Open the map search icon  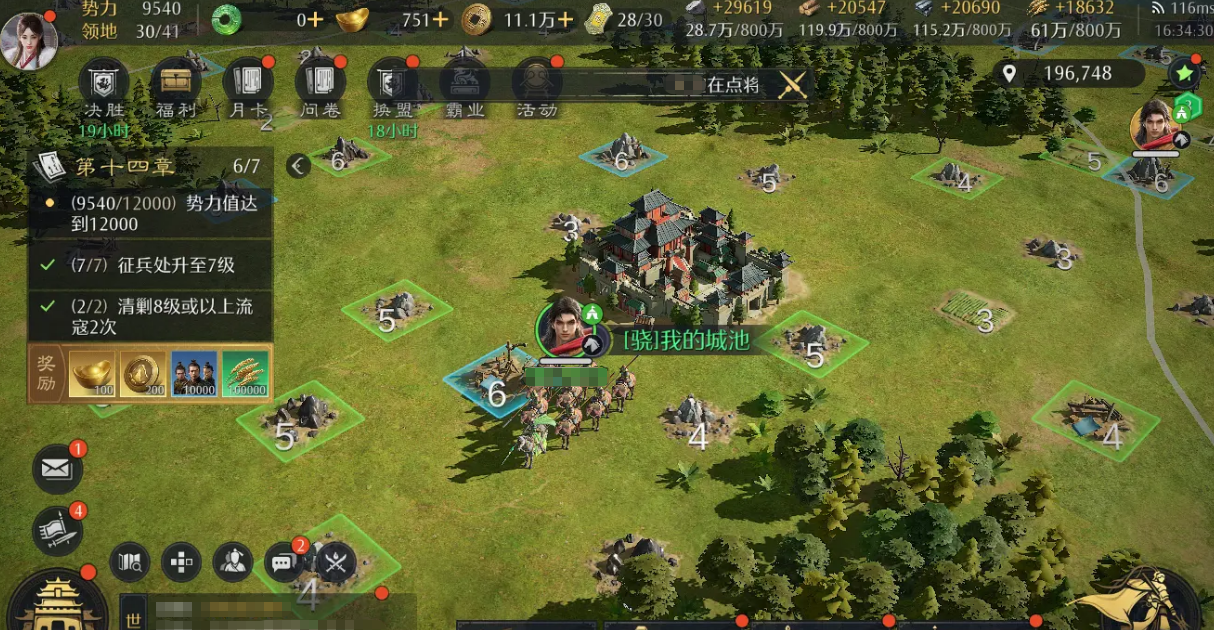click(x=129, y=563)
